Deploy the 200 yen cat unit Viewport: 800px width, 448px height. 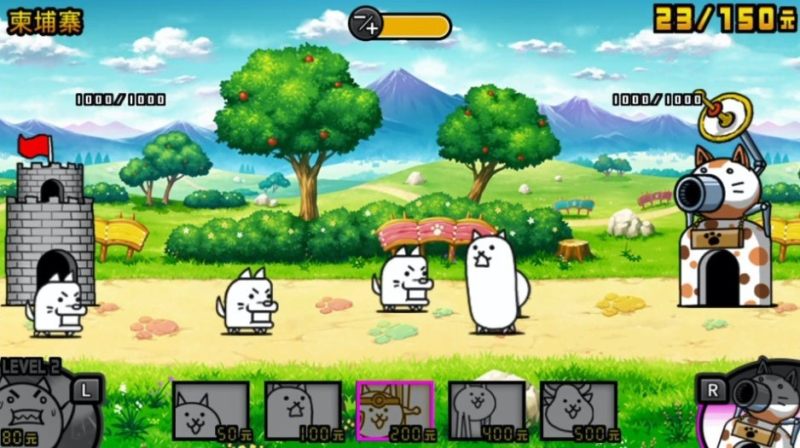pyautogui.click(x=394, y=411)
